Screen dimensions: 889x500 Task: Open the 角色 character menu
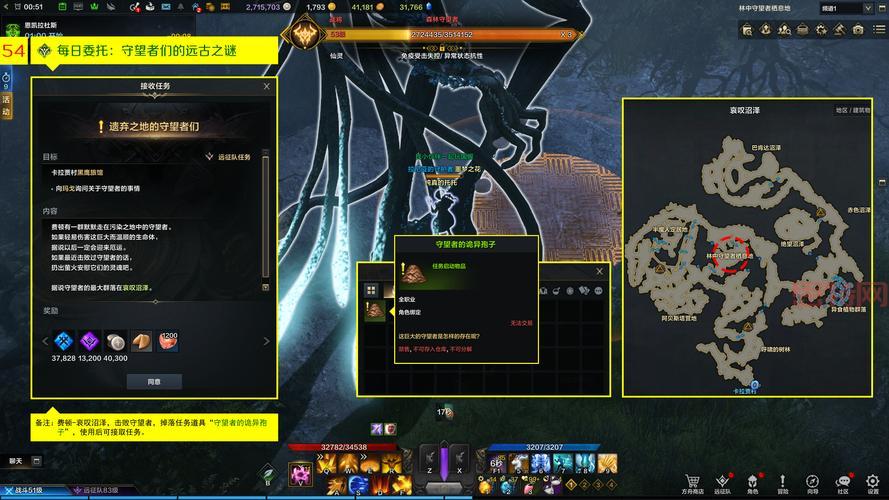pos(752,483)
